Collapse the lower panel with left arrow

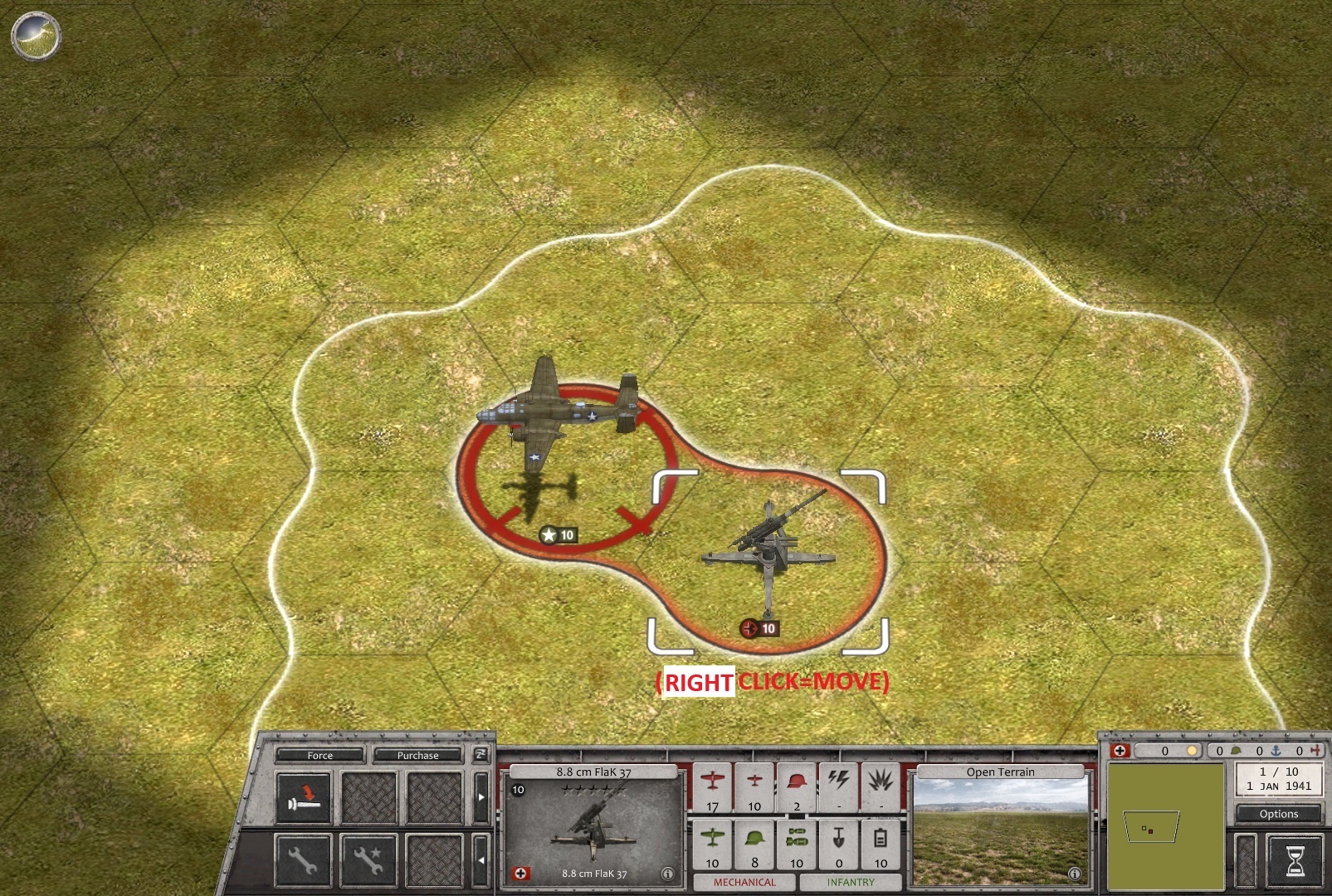[482, 861]
